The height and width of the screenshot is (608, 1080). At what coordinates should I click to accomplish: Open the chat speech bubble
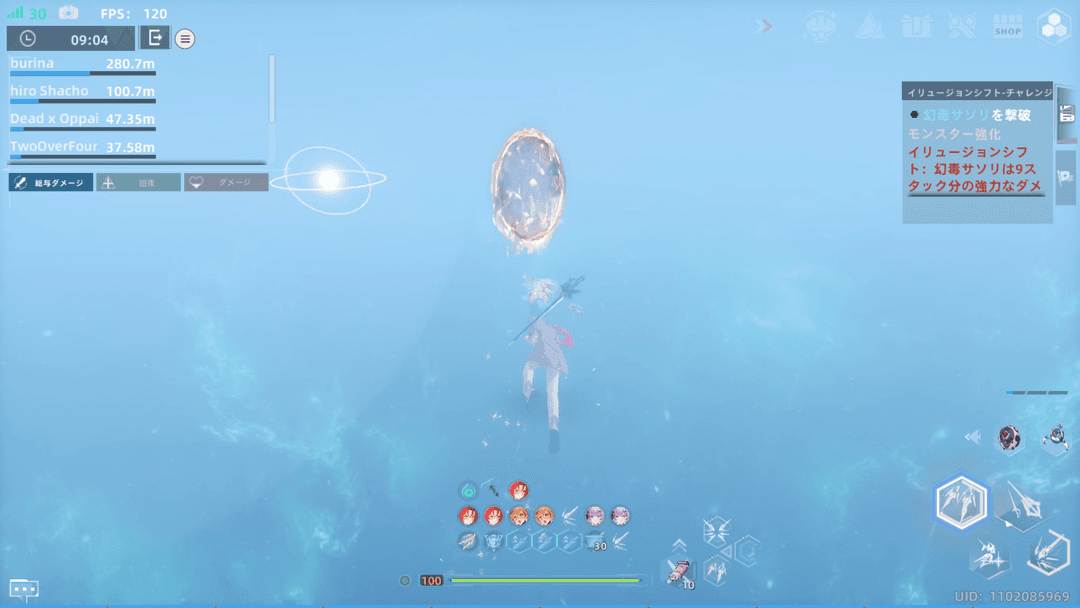tap(24, 589)
